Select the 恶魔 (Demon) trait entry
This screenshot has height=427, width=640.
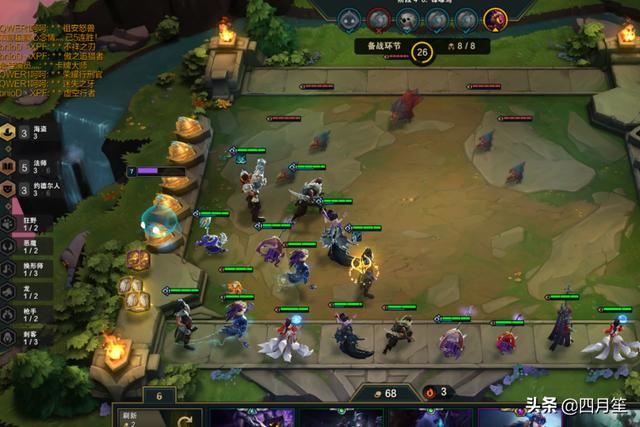point(22,247)
